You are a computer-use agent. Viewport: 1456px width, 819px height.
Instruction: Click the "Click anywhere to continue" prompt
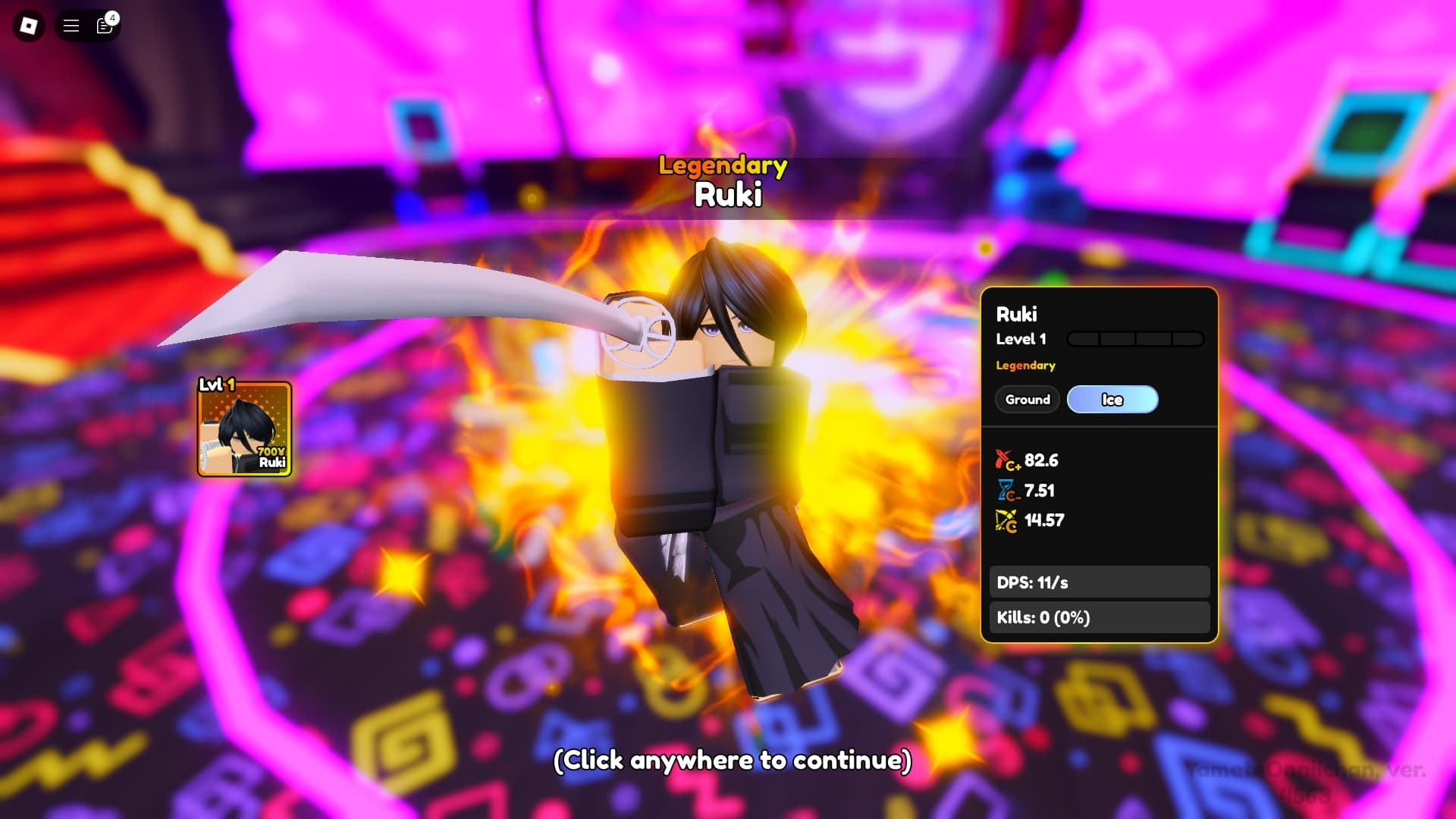point(732,760)
